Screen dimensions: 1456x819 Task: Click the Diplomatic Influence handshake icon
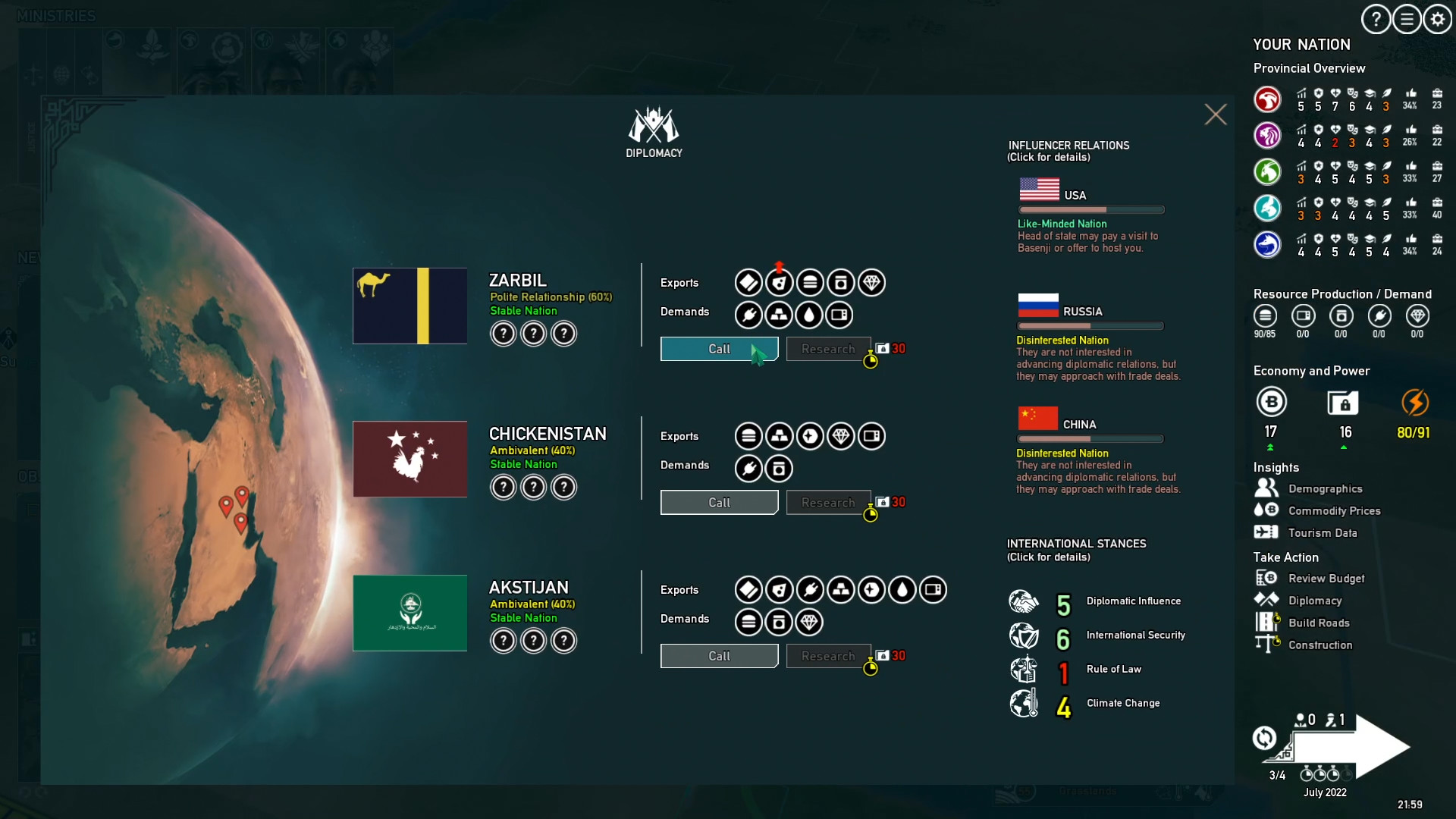pos(1025,601)
